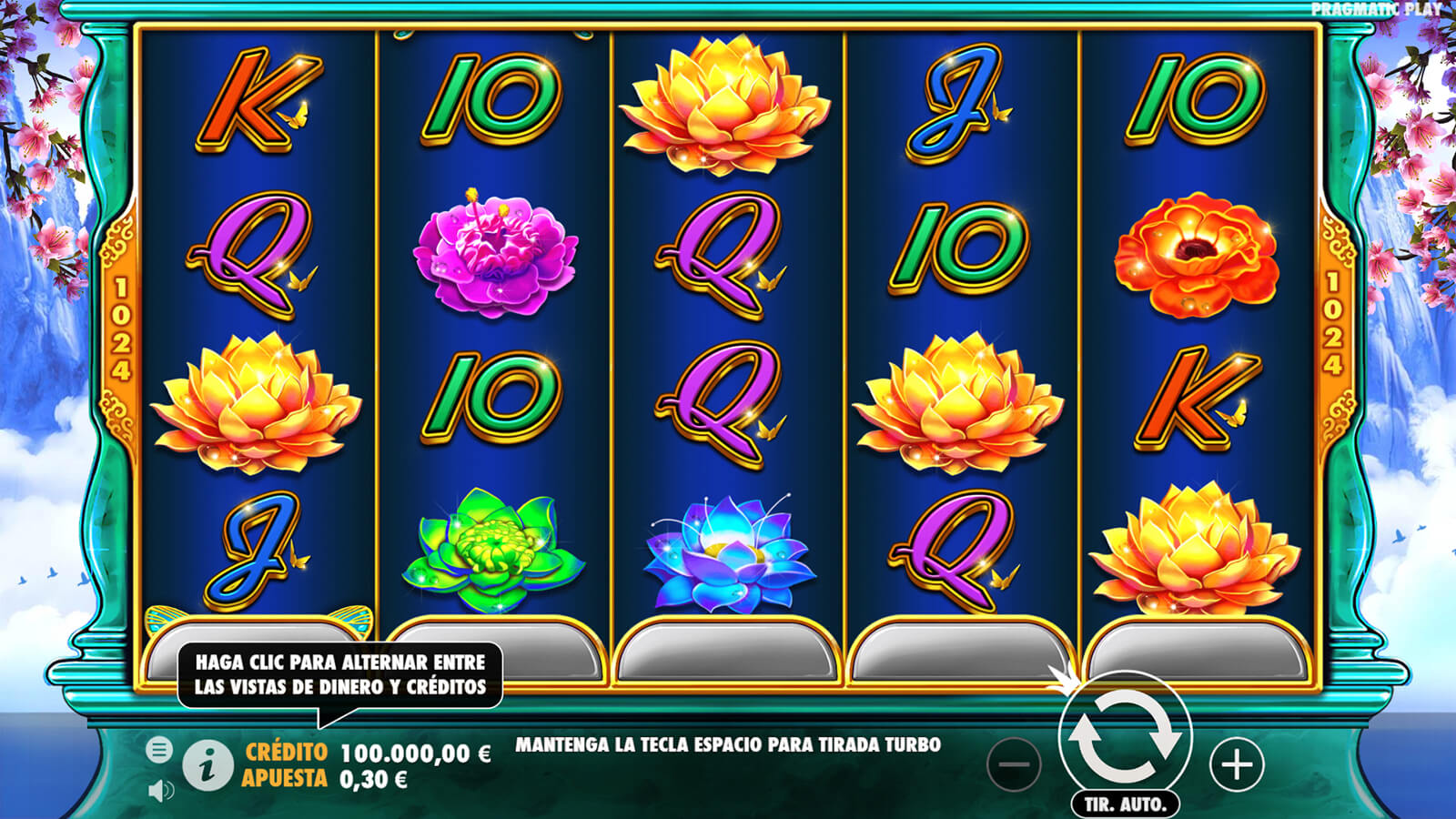This screenshot has width=1456, height=819.
Task: Decrease the bet with the minus button
Action: [1014, 764]
